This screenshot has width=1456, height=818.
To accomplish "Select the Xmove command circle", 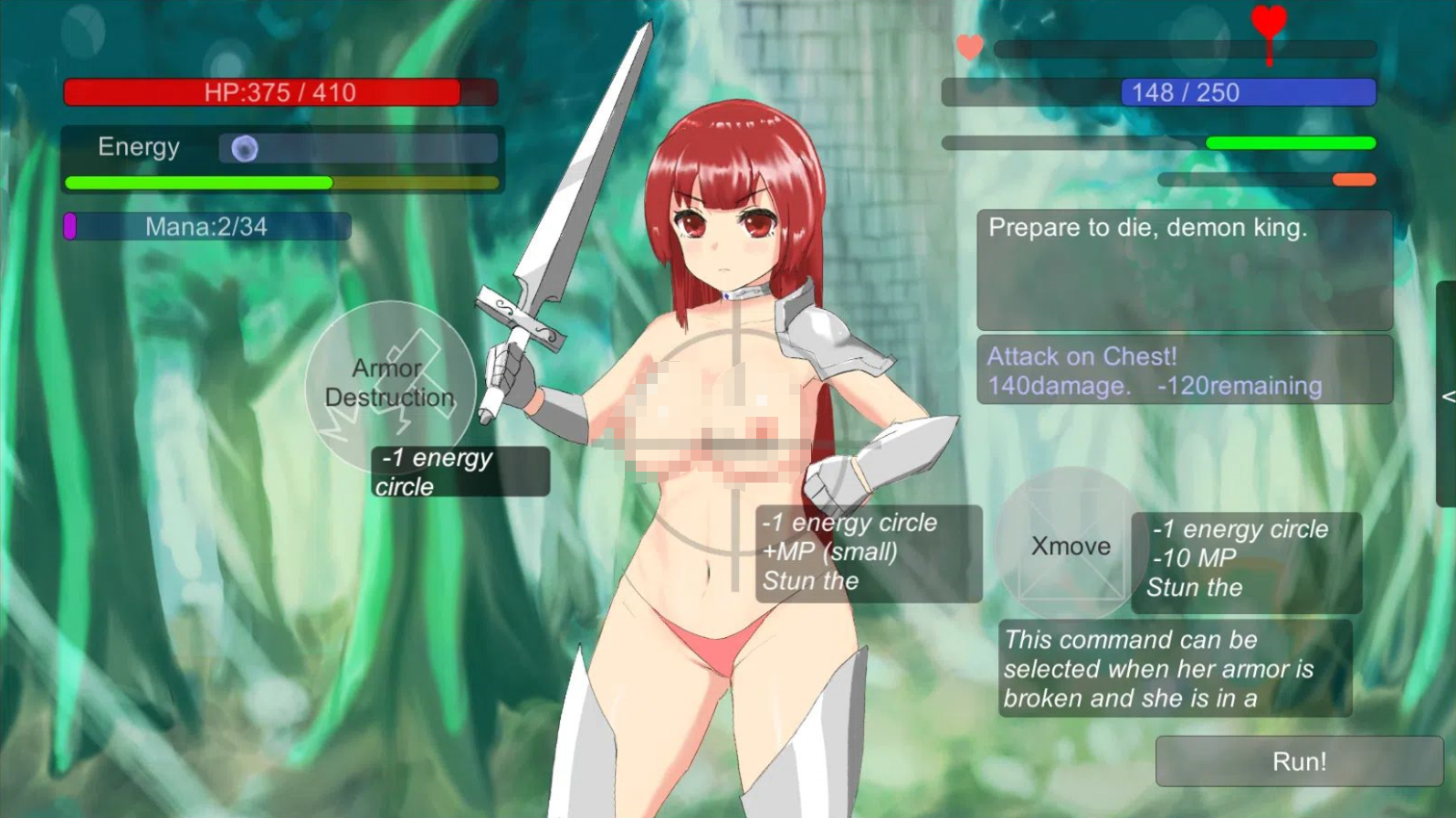I will click(x=1070, y=546).
